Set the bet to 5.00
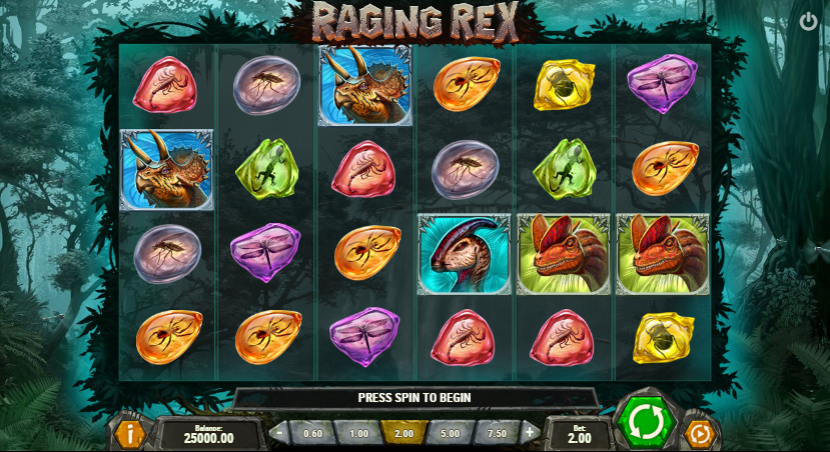830x452 pixels. [450, 433]
